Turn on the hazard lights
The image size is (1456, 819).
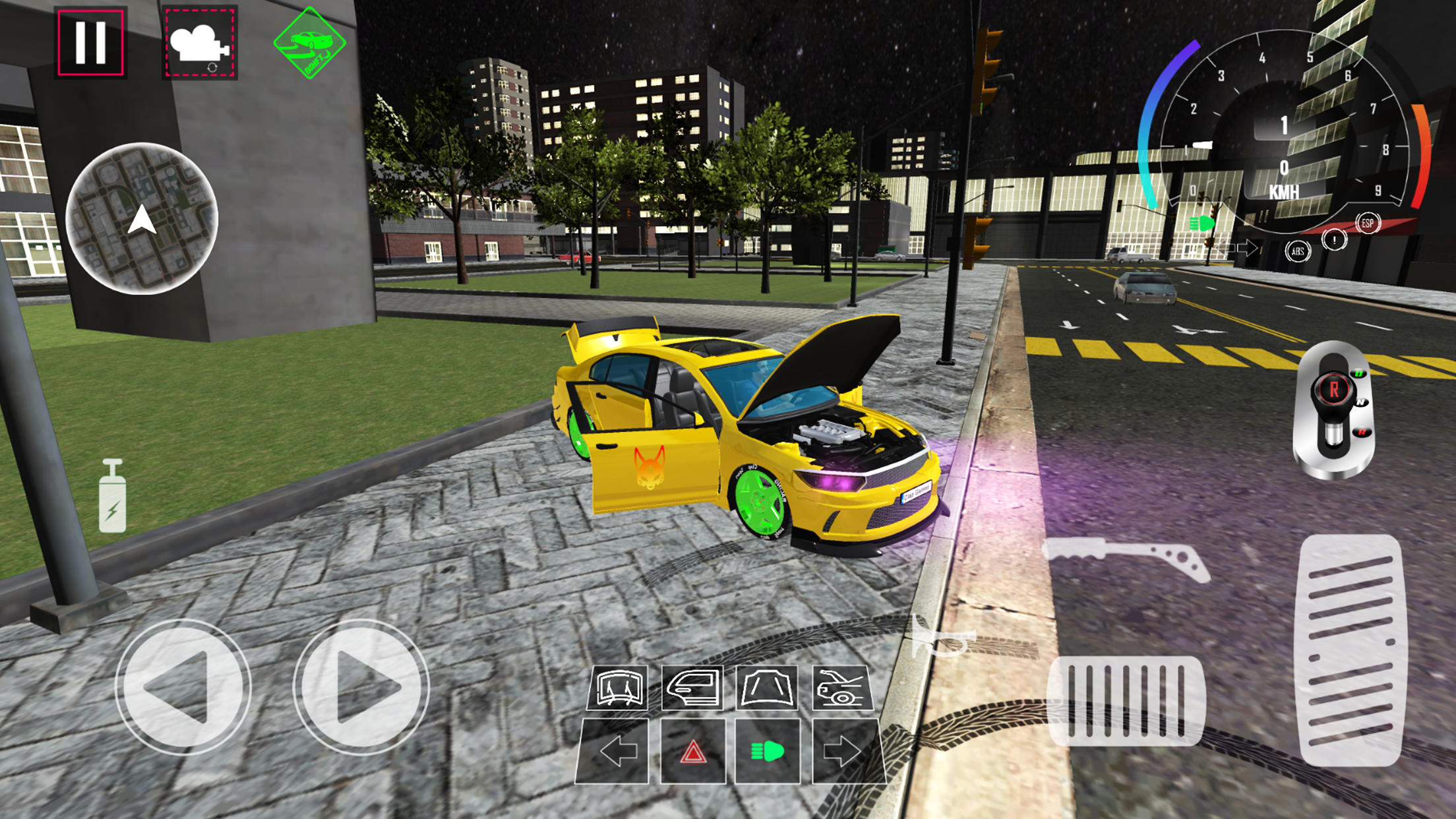click(694, 750)
